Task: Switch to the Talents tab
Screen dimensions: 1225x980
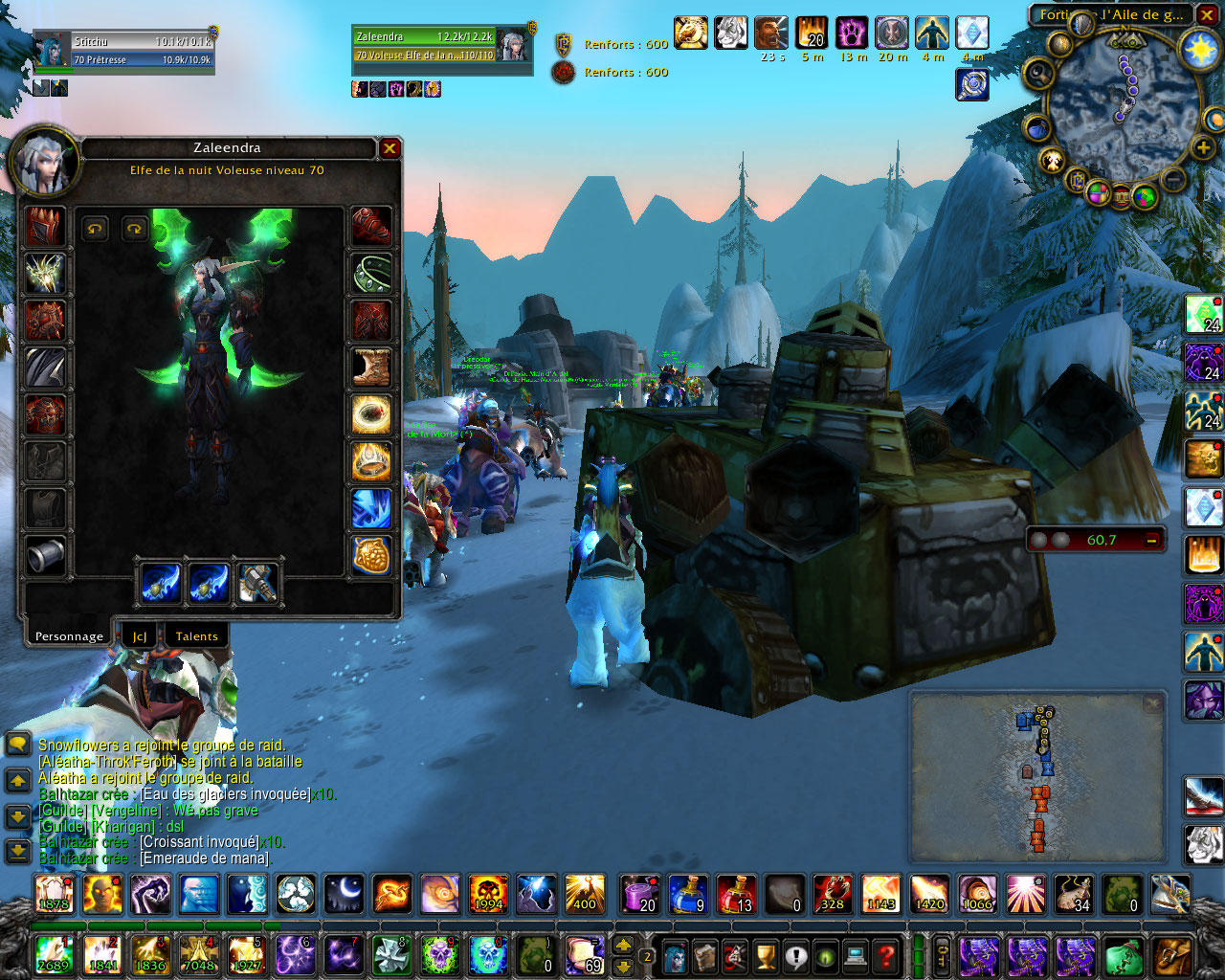Action: pos(196,636)
